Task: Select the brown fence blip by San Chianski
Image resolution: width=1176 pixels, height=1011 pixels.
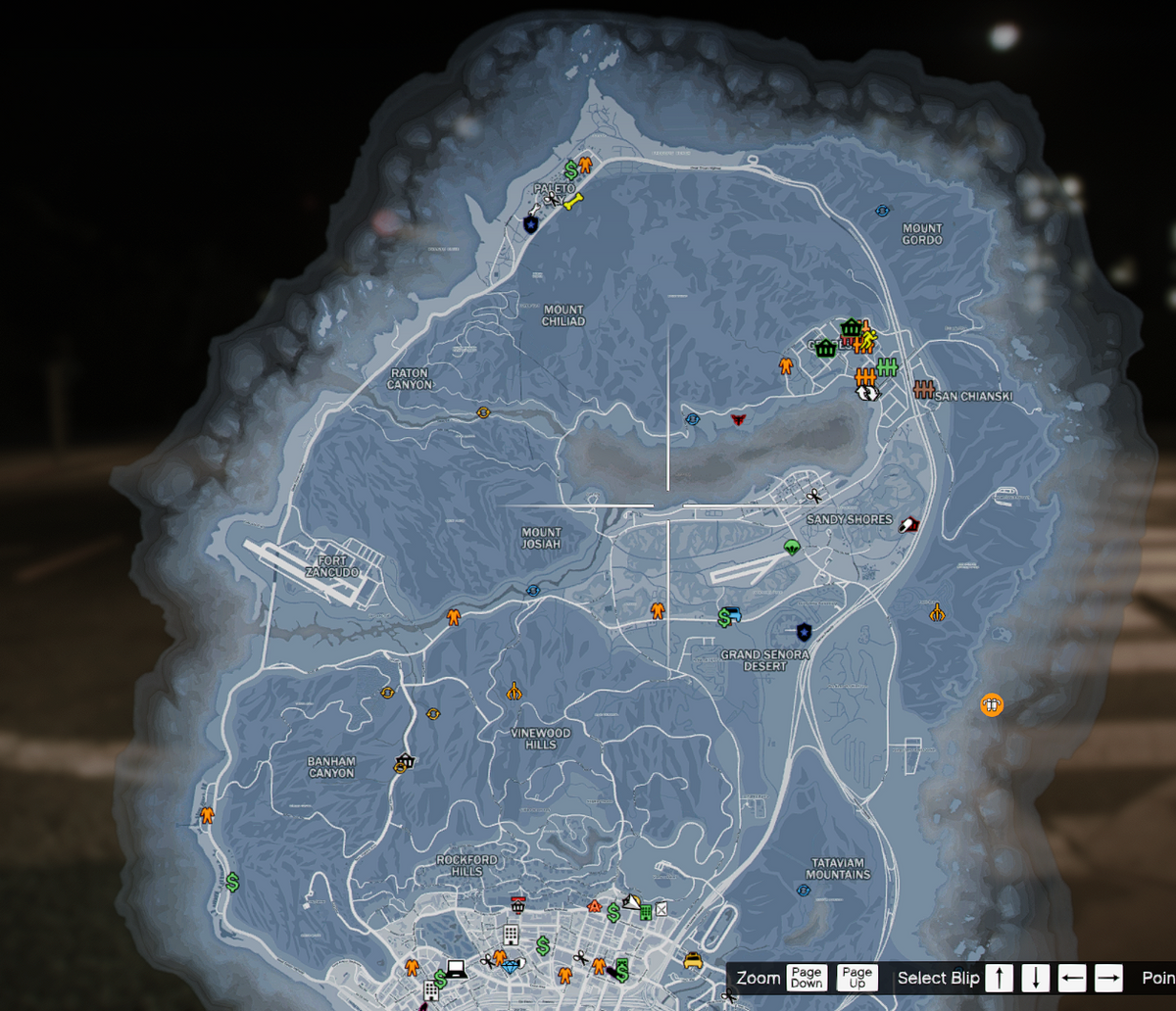Action: (923, 390)
